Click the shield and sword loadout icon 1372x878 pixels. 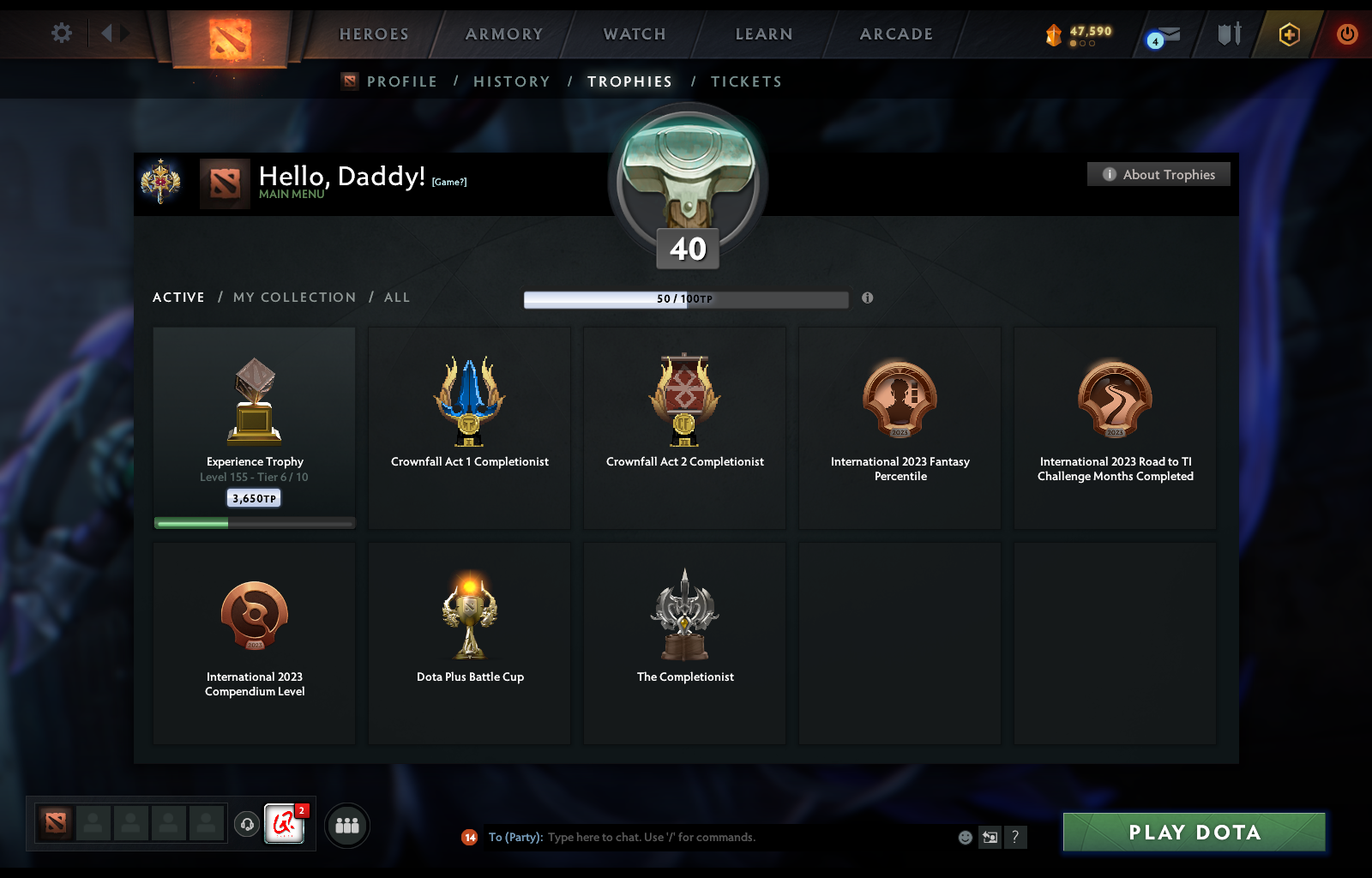tap(1228, 34)
